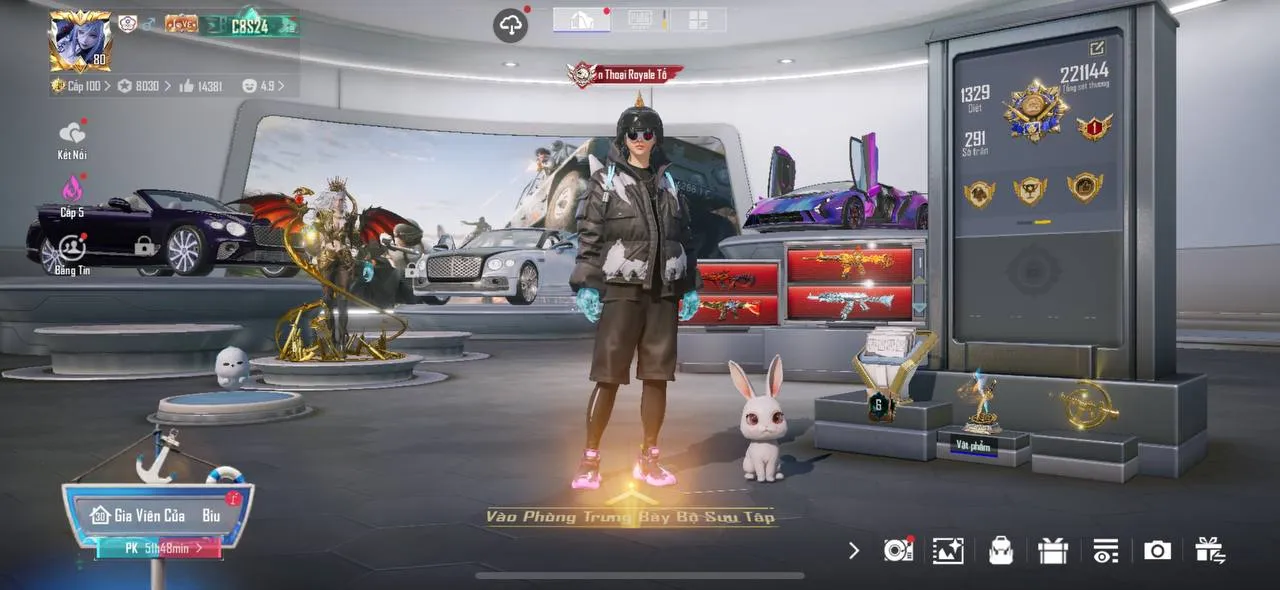Expand the bottom toolbar arrow
The image size is (1280, 590).
tap(853, 550)
